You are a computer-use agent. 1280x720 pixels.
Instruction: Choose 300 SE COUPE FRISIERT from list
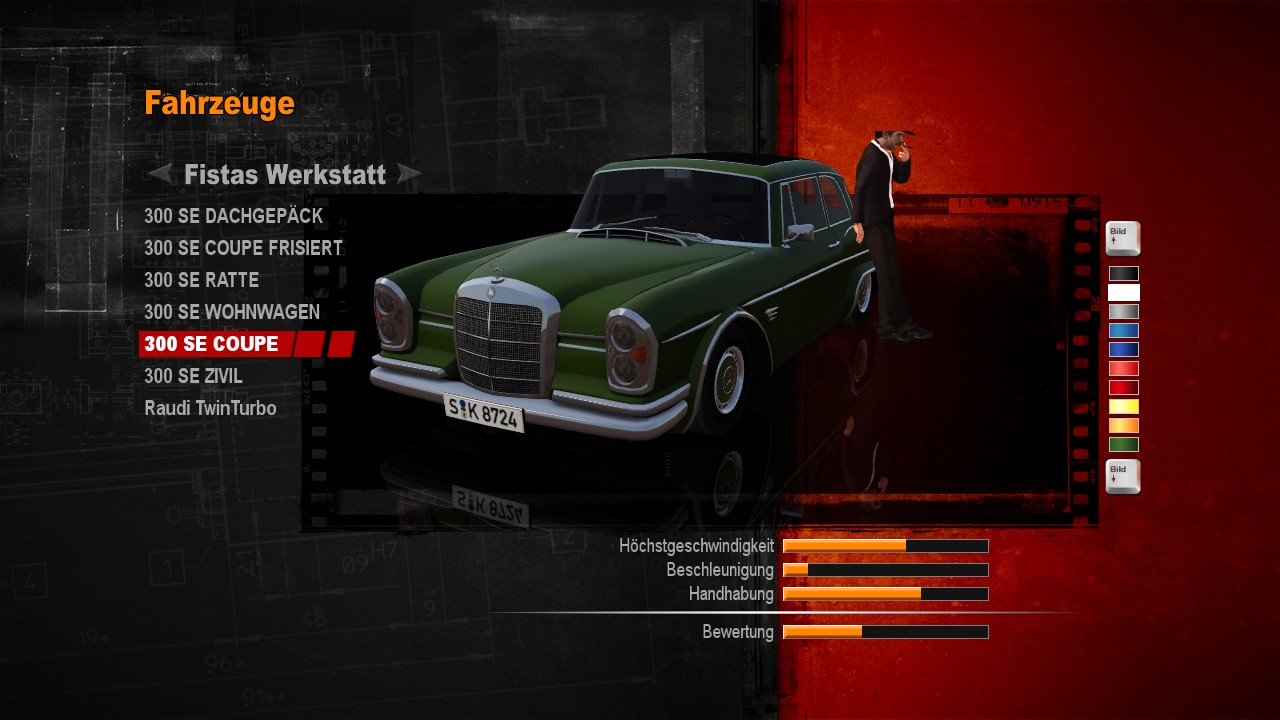tap(243, 248)
